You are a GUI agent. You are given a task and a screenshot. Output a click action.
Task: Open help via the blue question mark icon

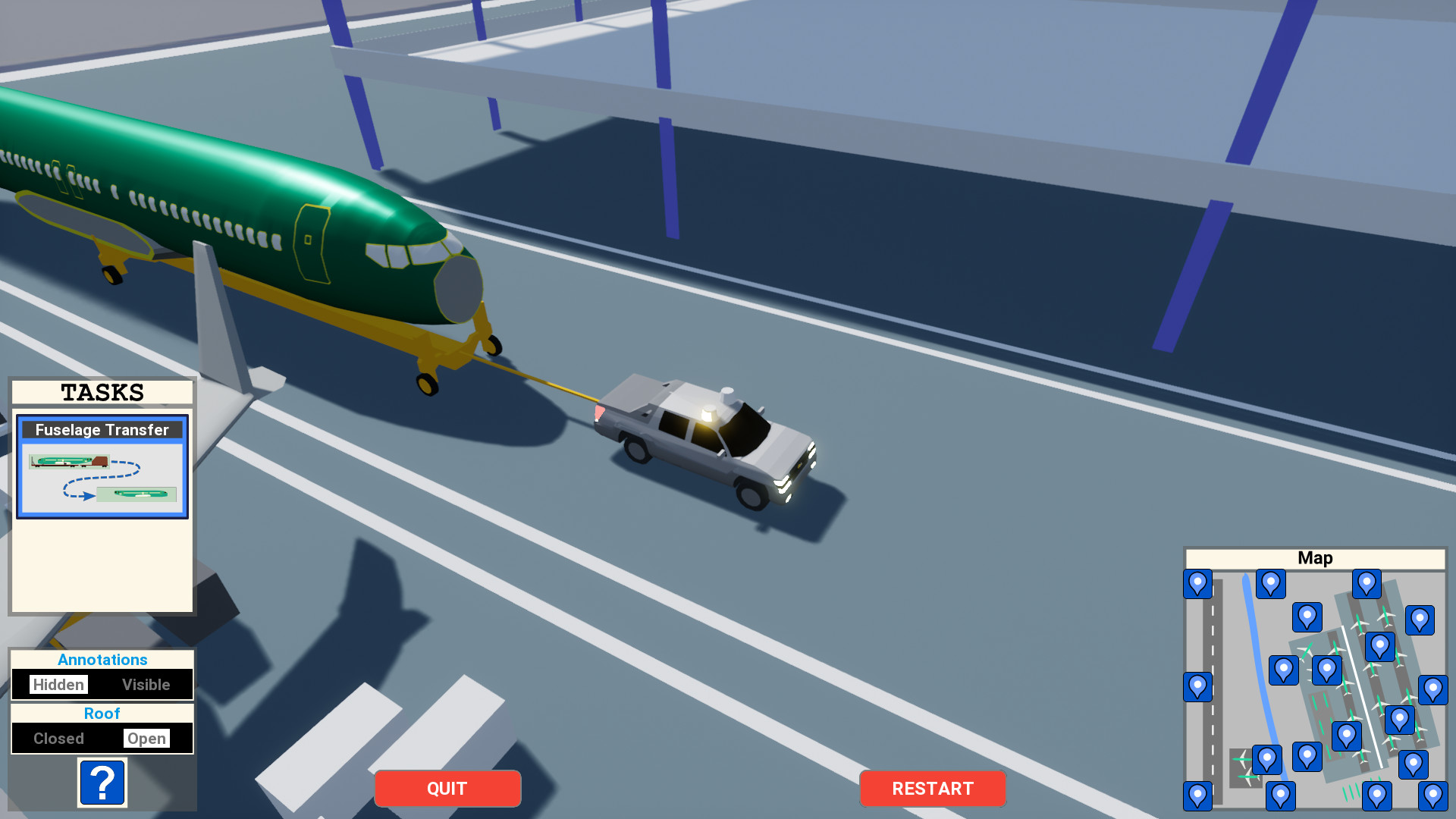(102, 783)
